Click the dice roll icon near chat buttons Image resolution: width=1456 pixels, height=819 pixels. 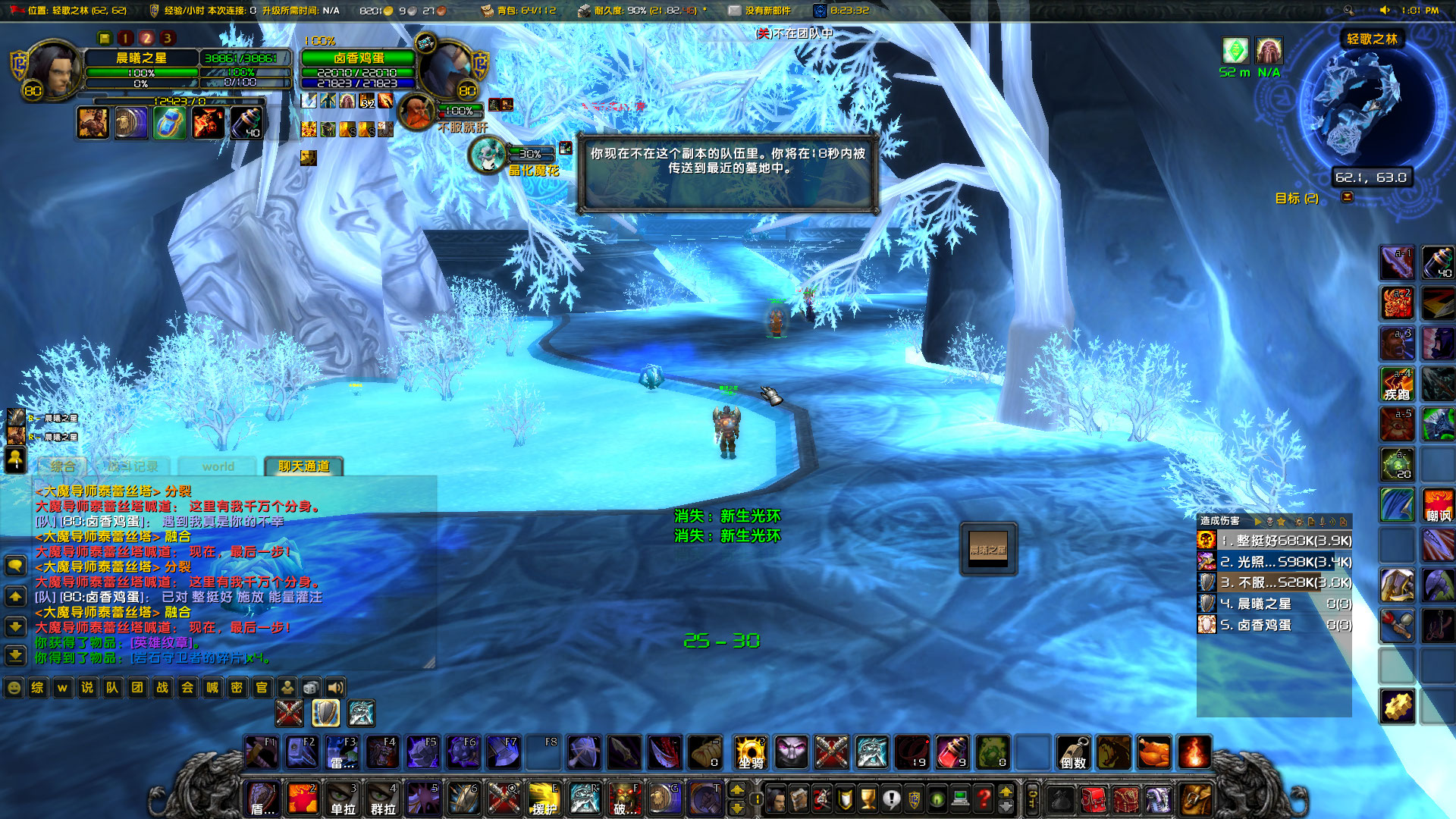point(311,689)
